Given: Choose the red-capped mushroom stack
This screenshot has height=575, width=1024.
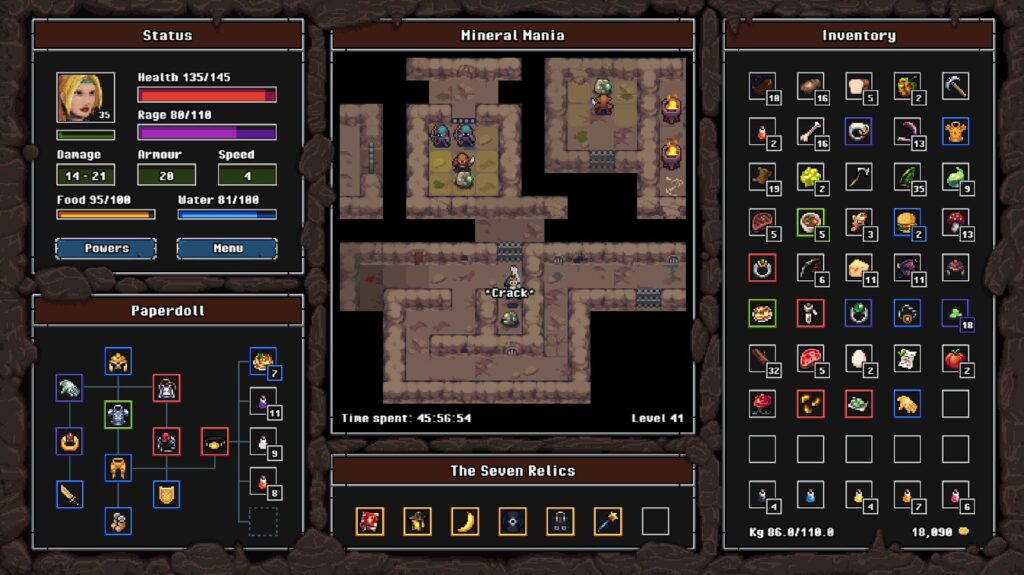Looking at the screenshot, I should pyautogui.click(x=955, y=222).
